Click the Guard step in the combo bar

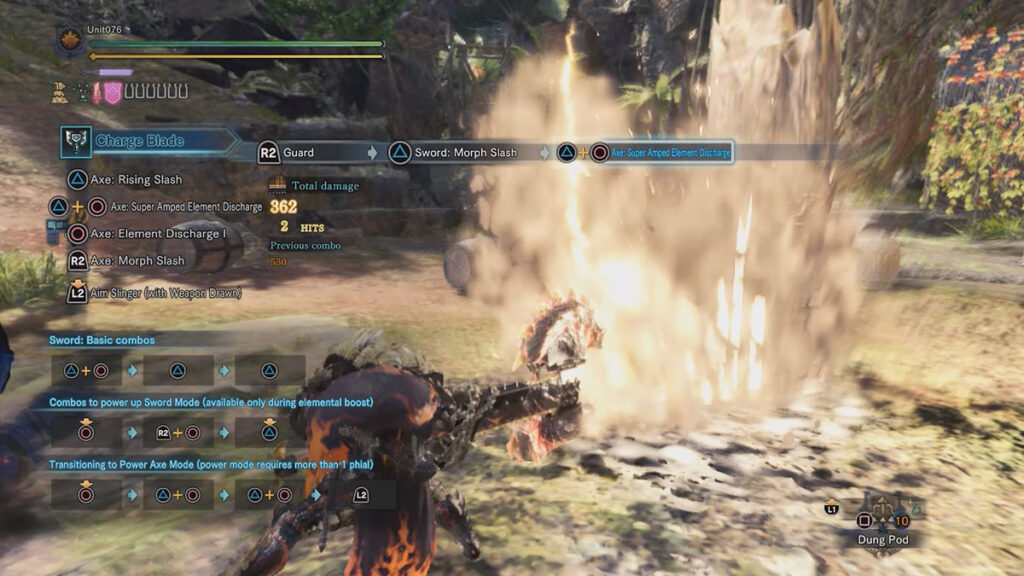(298, 153)
